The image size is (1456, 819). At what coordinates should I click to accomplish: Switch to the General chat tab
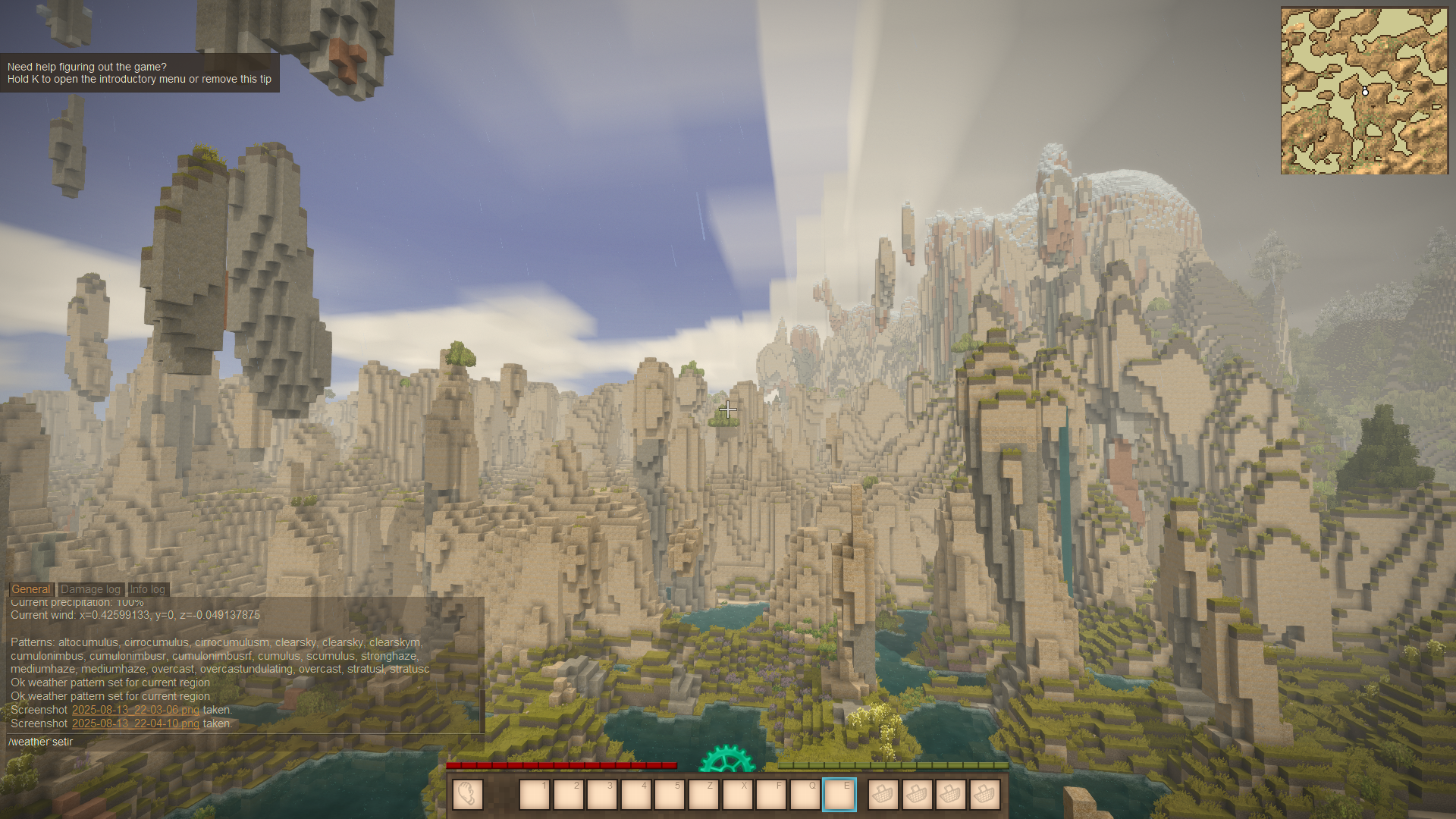[31, 589]
